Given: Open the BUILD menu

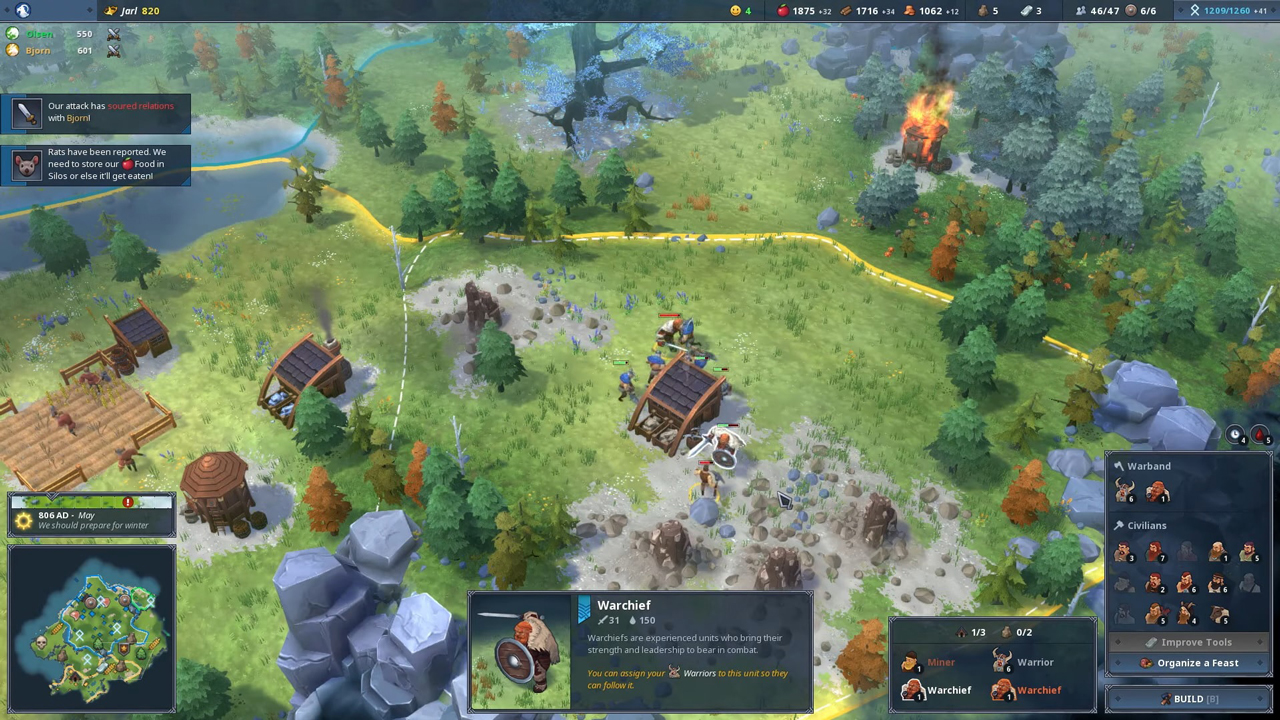Looking at the screenshot, I should pyautogui.click(x=1188, y=699).
